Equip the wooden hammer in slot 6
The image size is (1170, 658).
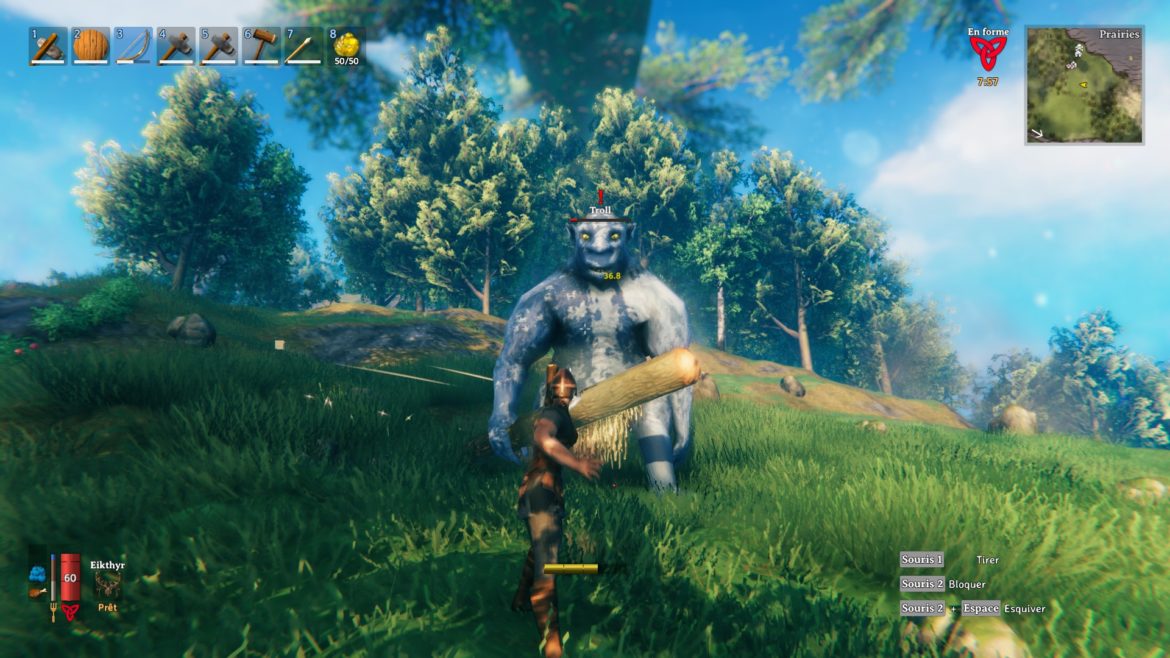[261, 46]
